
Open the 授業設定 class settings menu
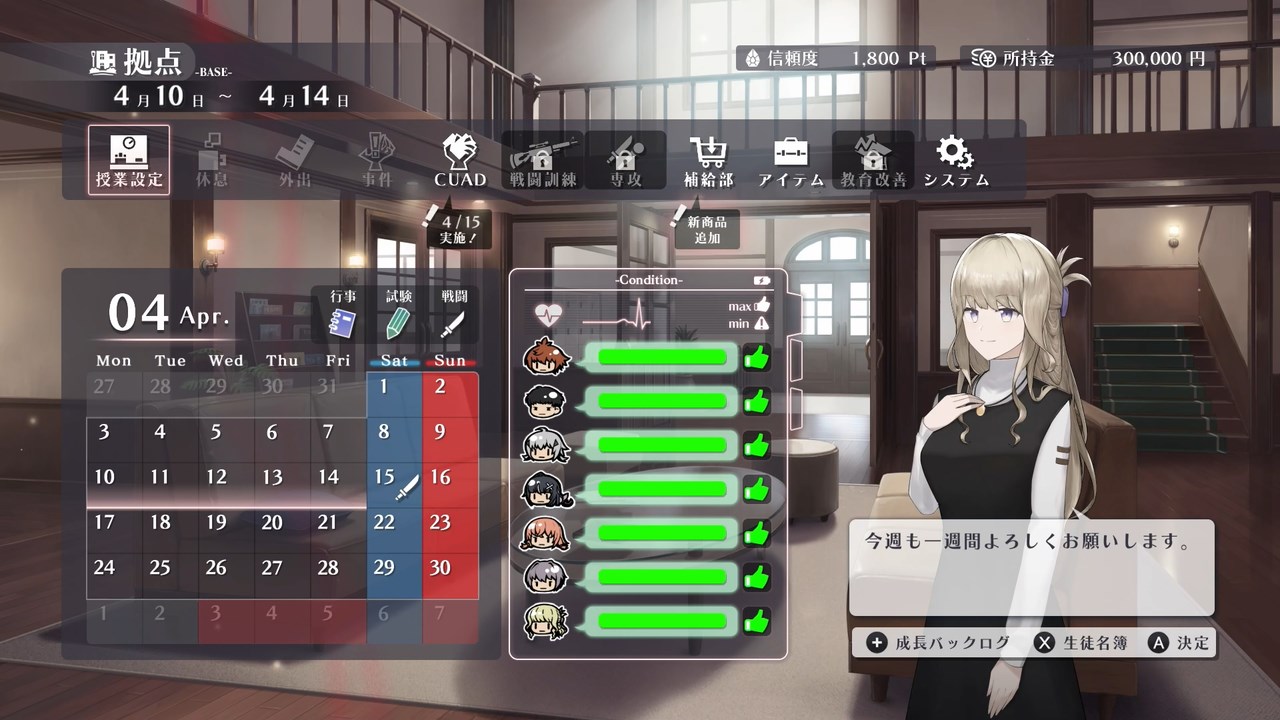128,160
